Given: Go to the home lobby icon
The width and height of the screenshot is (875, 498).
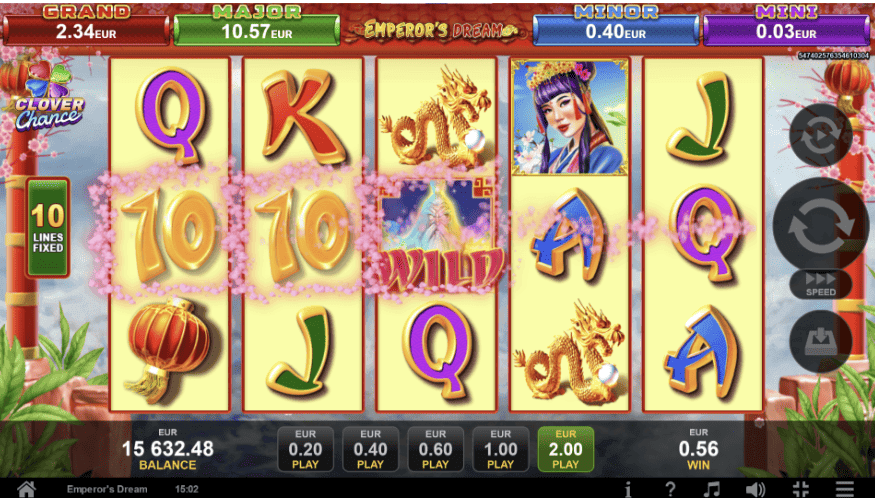Looking at the screenshot, I should 27,489.
